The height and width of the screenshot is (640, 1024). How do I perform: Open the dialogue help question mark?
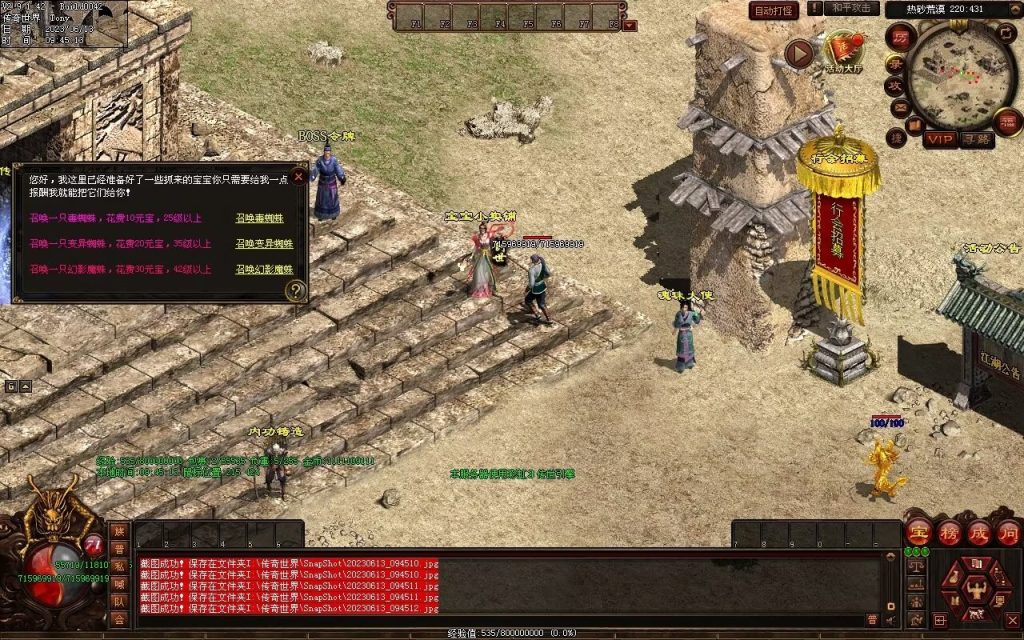[x=296, y=291]
